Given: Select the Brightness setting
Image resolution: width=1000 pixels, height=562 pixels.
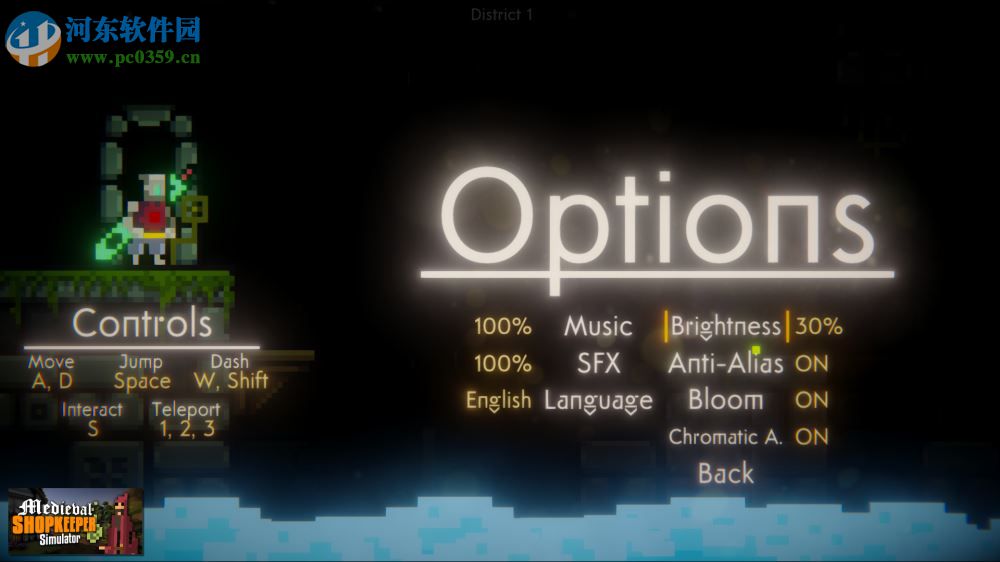Looking at the screenshot, I should (725, 326).
